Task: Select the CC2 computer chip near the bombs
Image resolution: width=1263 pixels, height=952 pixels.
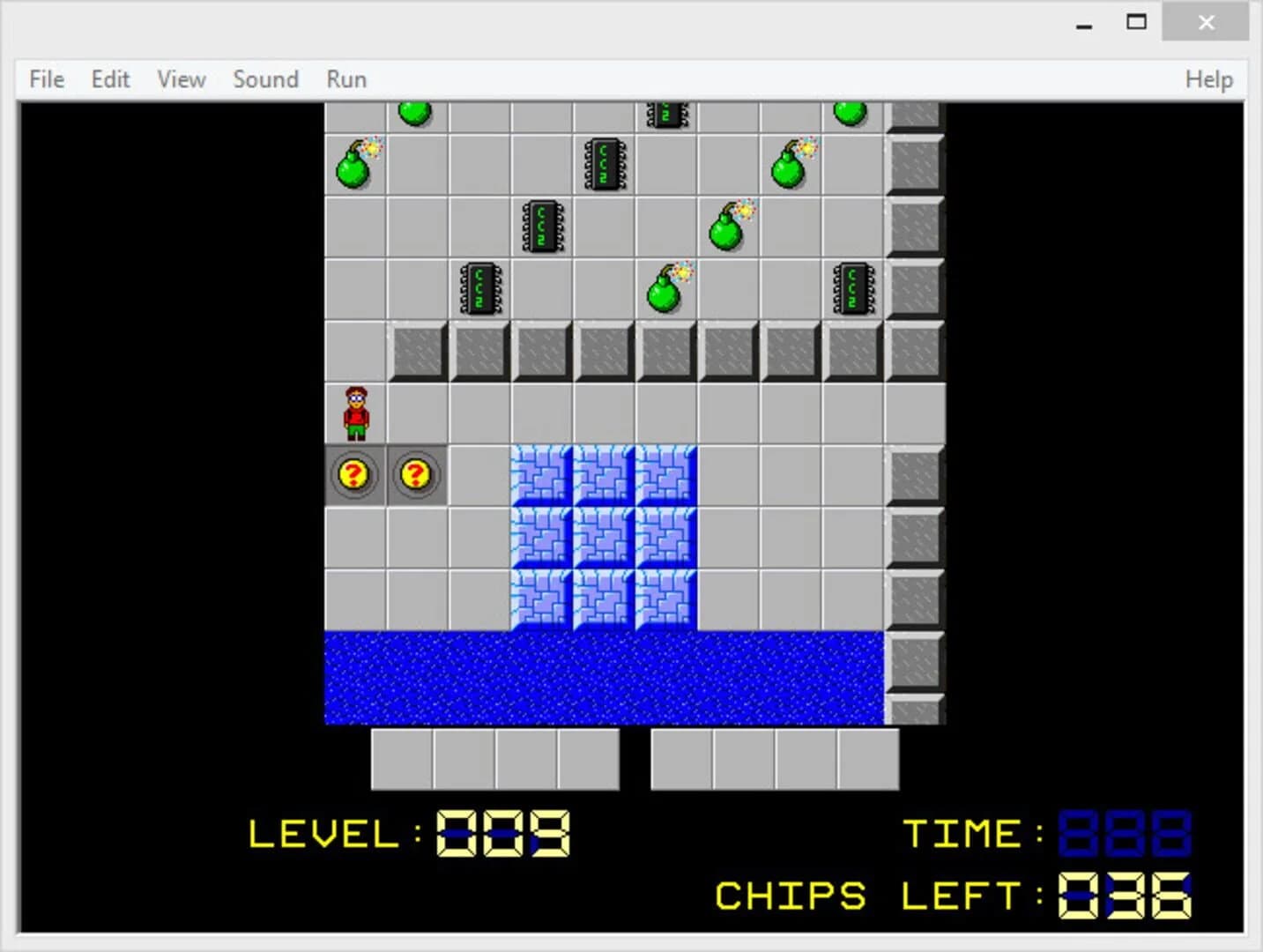Action: [x=604, y=164]
